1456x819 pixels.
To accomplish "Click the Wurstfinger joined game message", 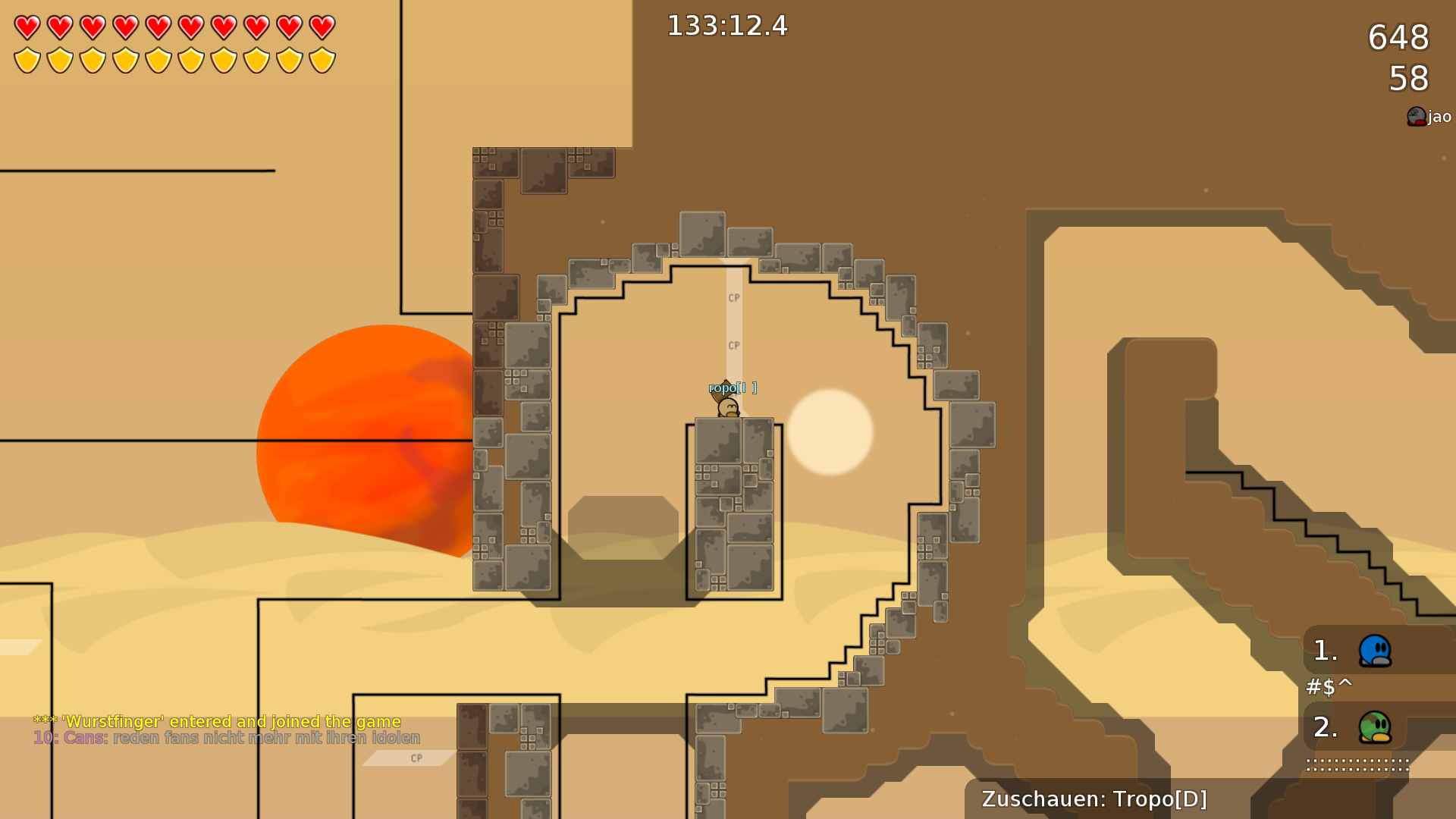I will pyautogui.click(x=216, y=721).
